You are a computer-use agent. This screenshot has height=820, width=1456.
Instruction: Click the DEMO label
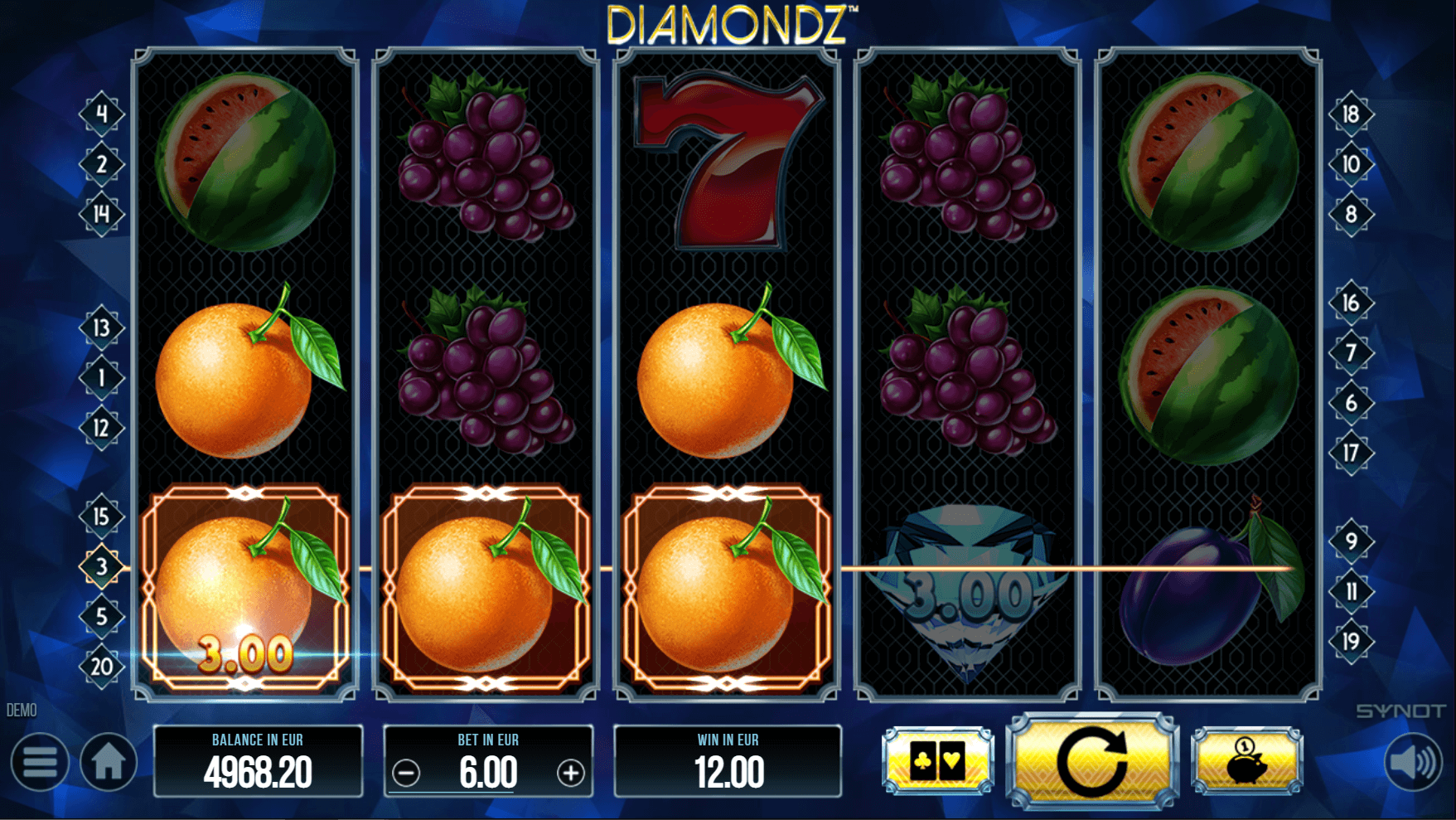pos(22,711)
